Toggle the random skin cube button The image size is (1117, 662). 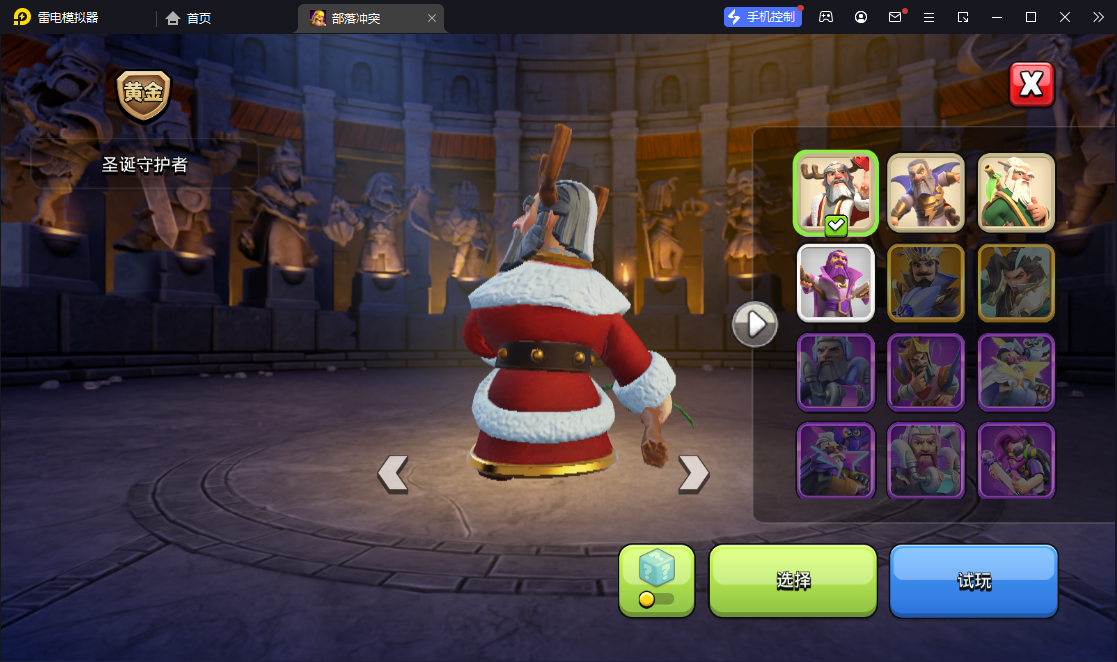coord(656,580)
